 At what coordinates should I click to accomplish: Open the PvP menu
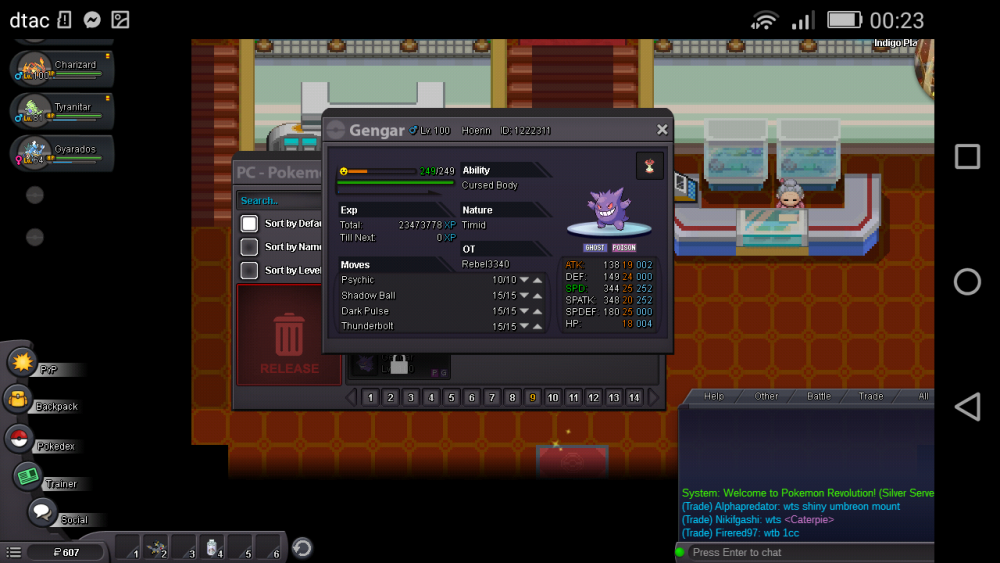click(23, 362)
